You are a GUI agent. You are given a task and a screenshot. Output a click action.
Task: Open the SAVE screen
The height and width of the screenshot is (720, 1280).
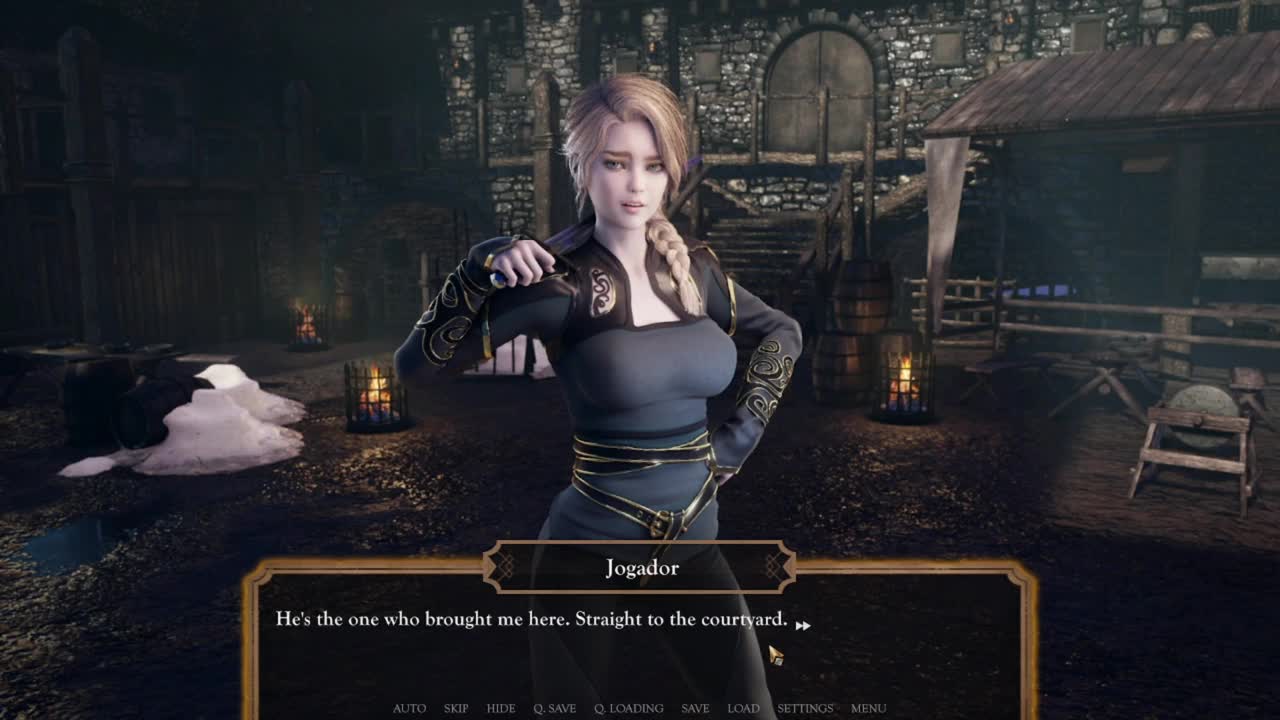pos(695,708)
